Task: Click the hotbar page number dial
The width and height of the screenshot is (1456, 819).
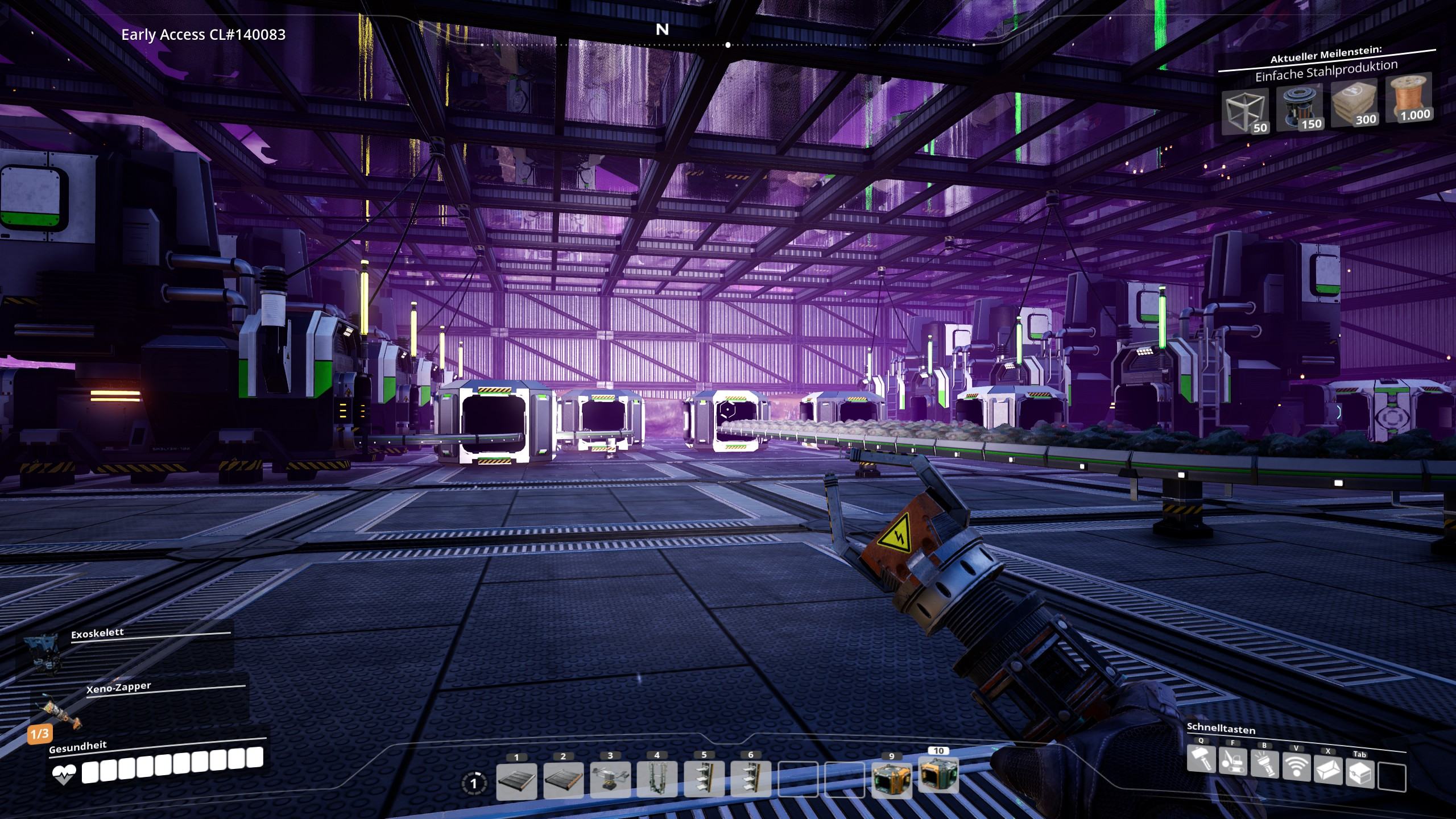Action: [474, 783]
